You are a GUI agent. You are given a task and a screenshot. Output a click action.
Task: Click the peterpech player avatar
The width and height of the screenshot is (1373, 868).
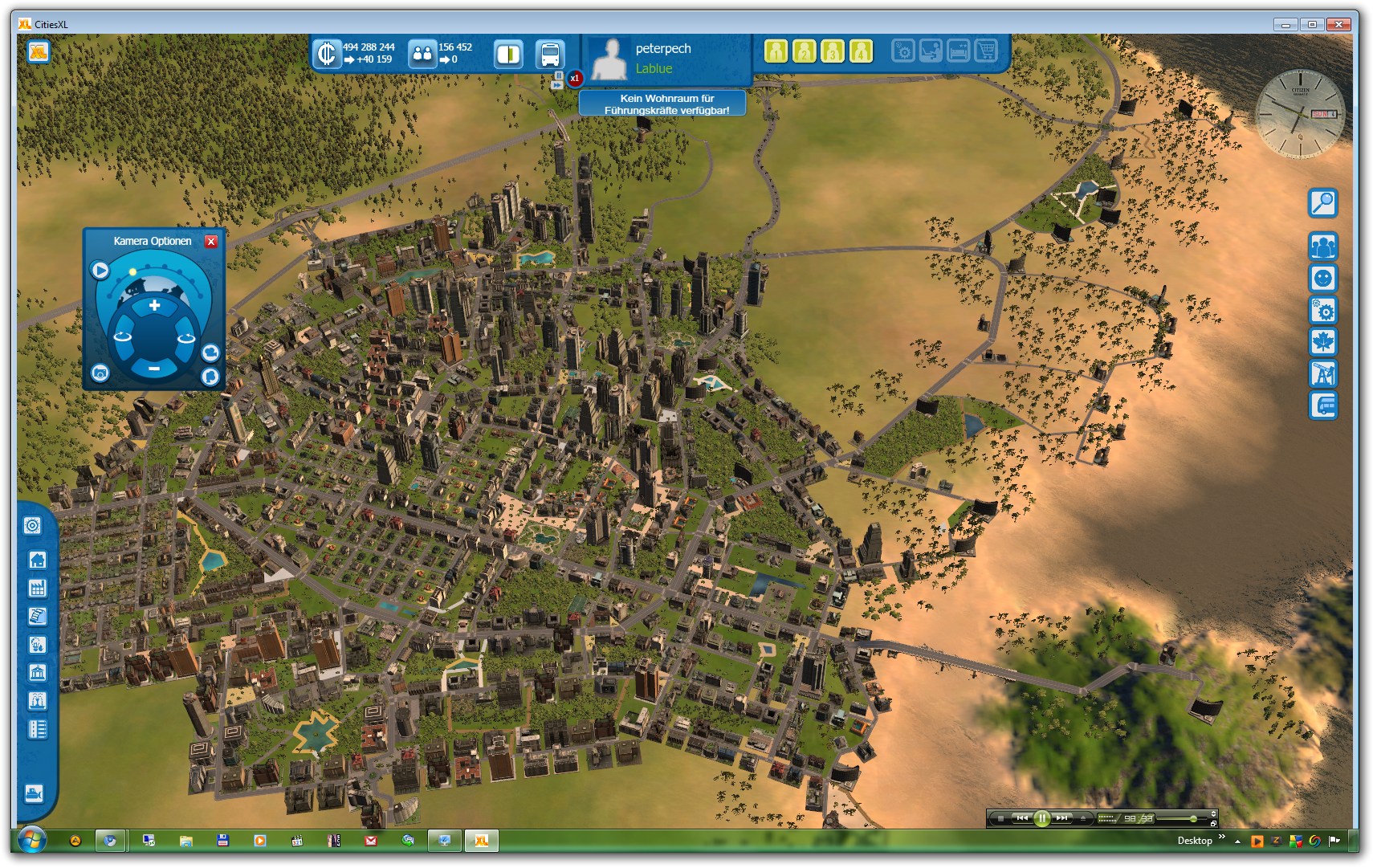coord(609,59)
